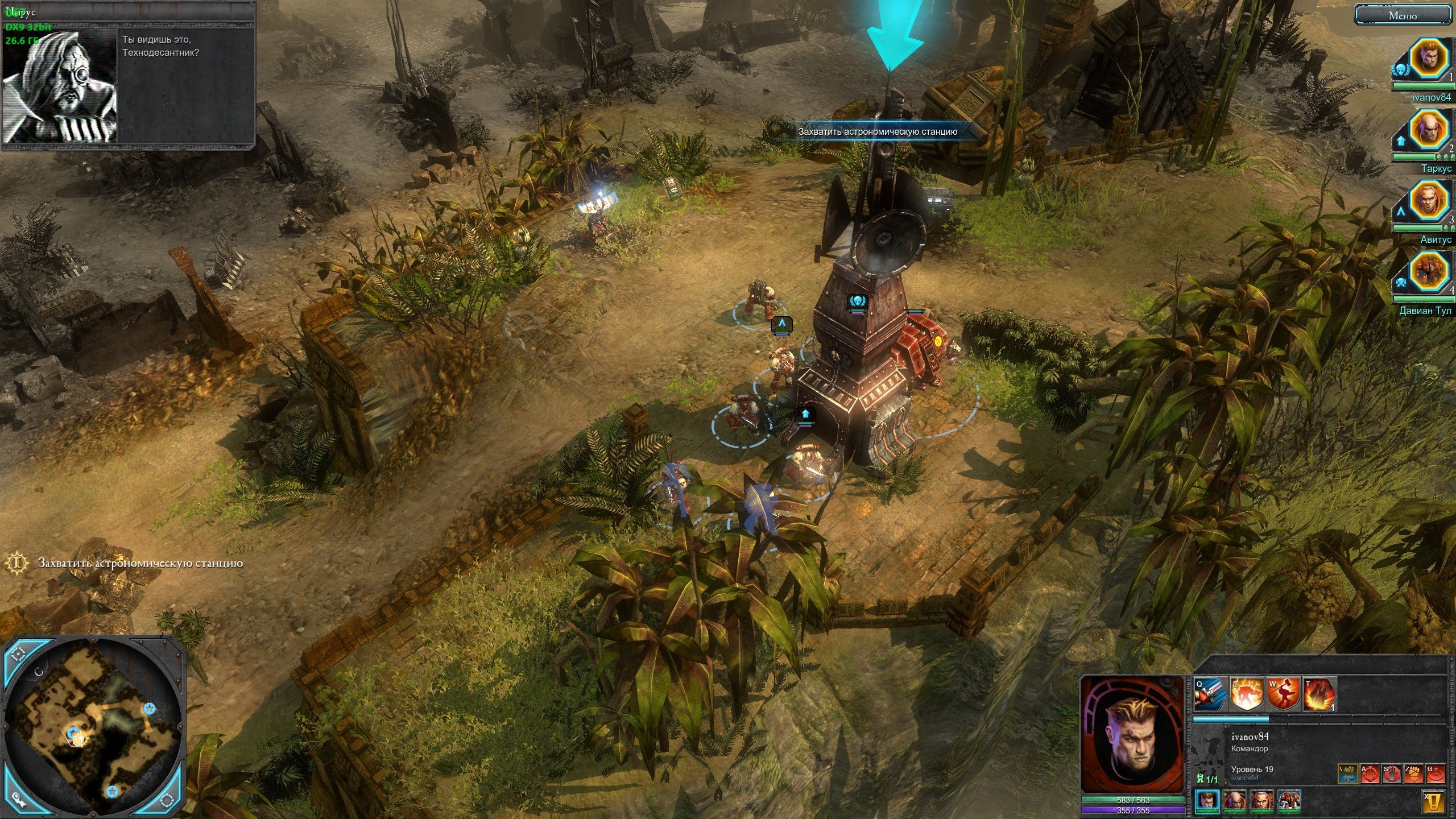Image resolution: width=1456 pixels, height=819 pixels.
Task: Click the jump-pack arrow icon beside Авитус
Action: click(x=1401, y=211)
